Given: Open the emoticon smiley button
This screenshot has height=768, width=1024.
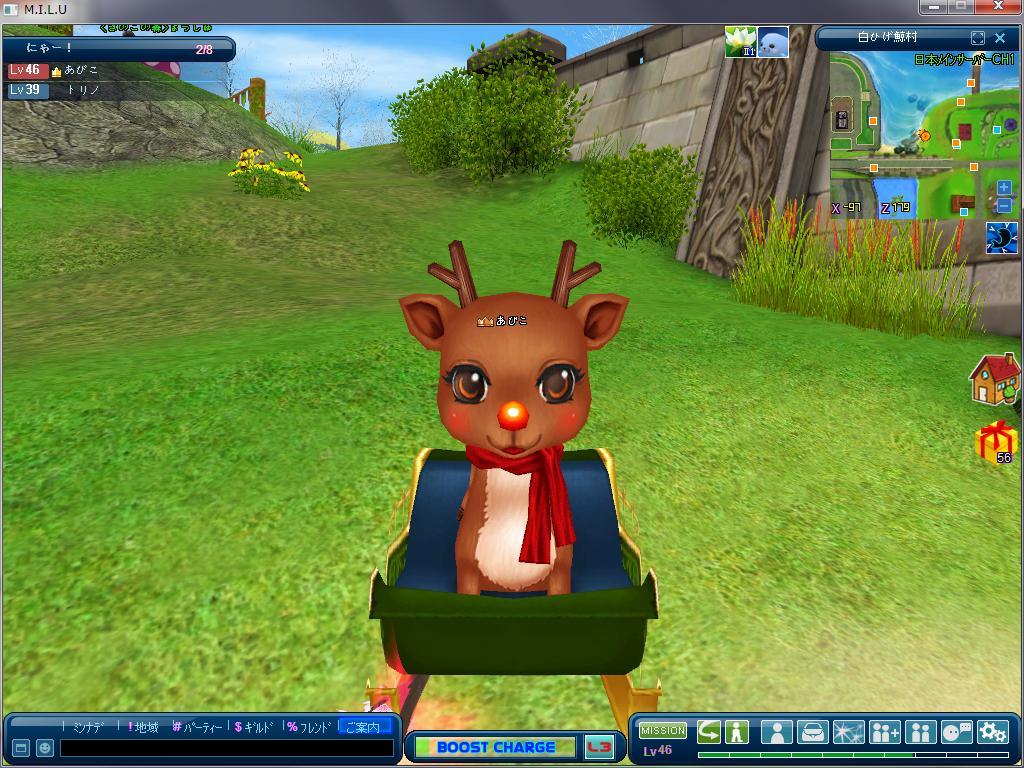Looking at the screenshot, I should click(x=45, y=748).
